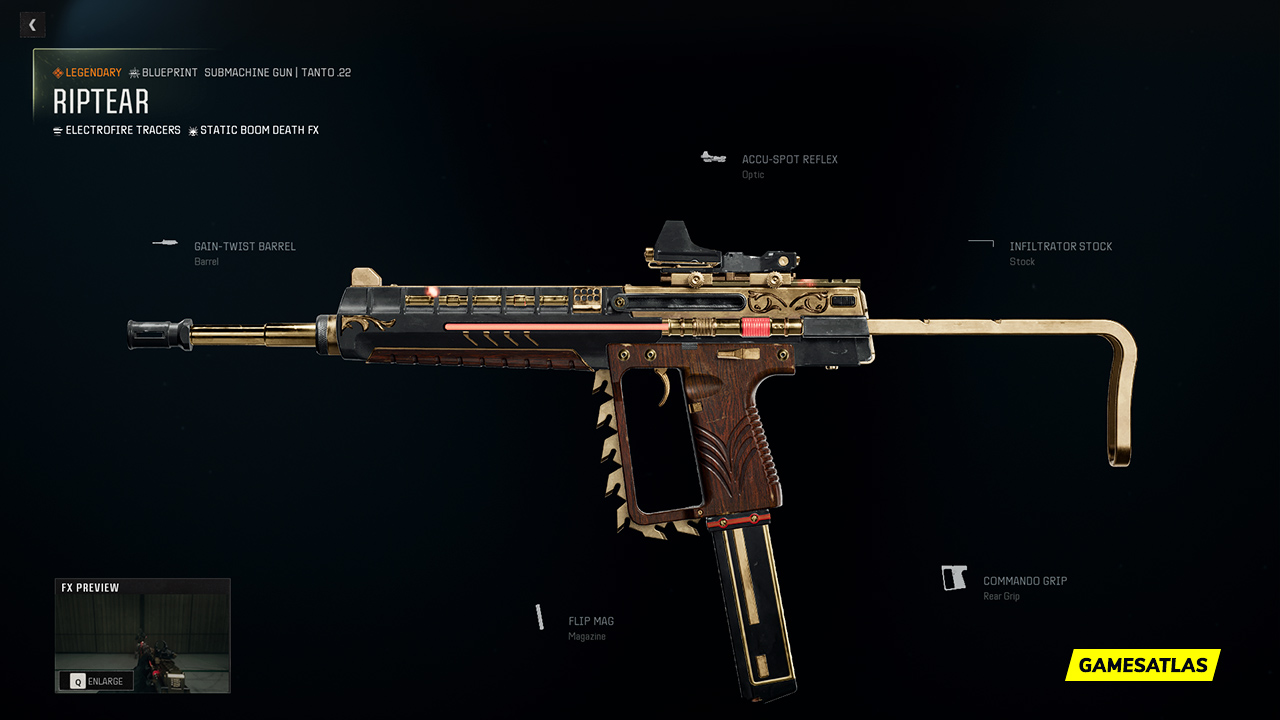Choose the Gain-Twist Barrel attachment
This screenshot has height=720, width=1280.
(244, 247)
